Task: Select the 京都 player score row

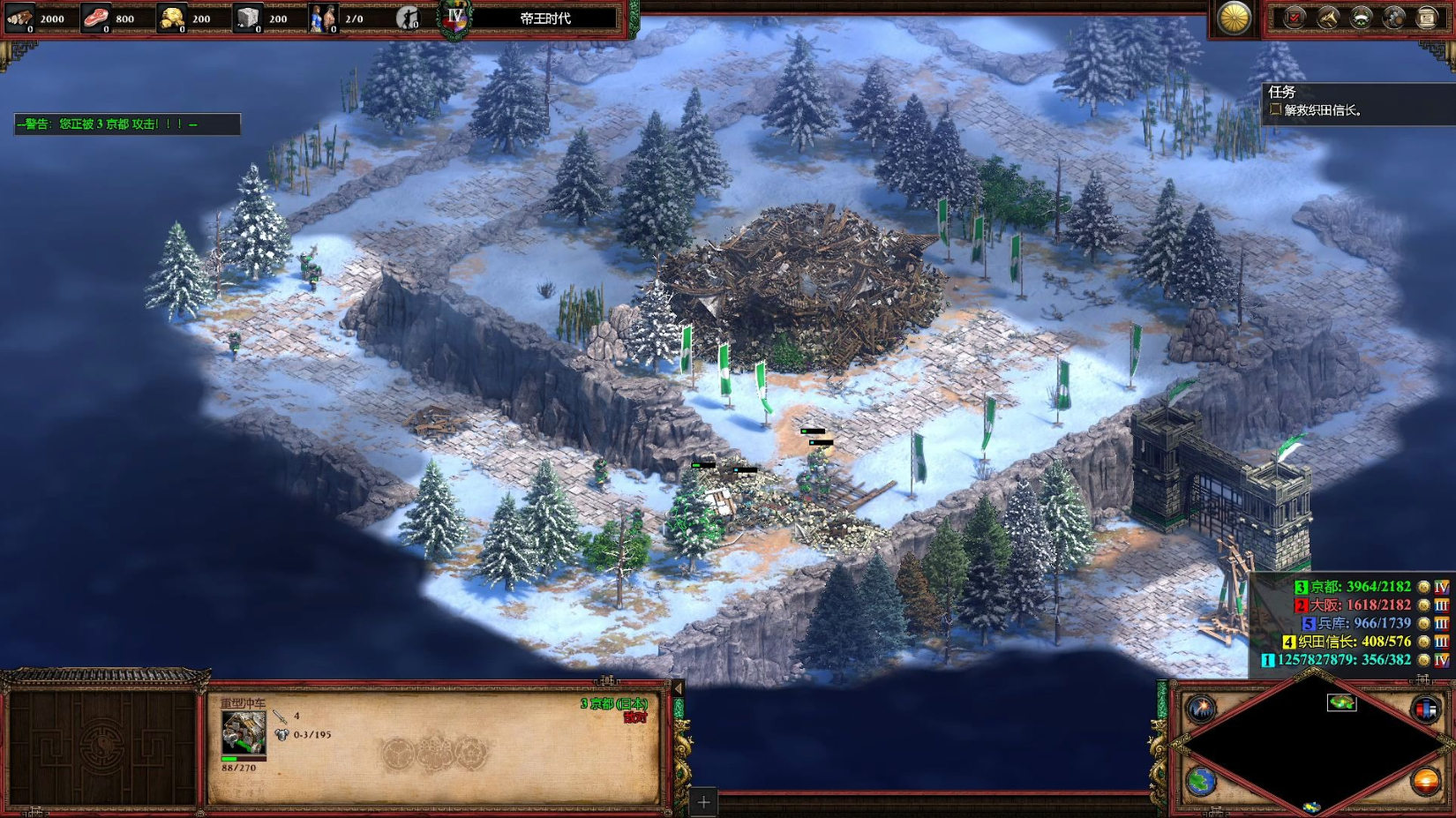Action: pos(1360,587)
